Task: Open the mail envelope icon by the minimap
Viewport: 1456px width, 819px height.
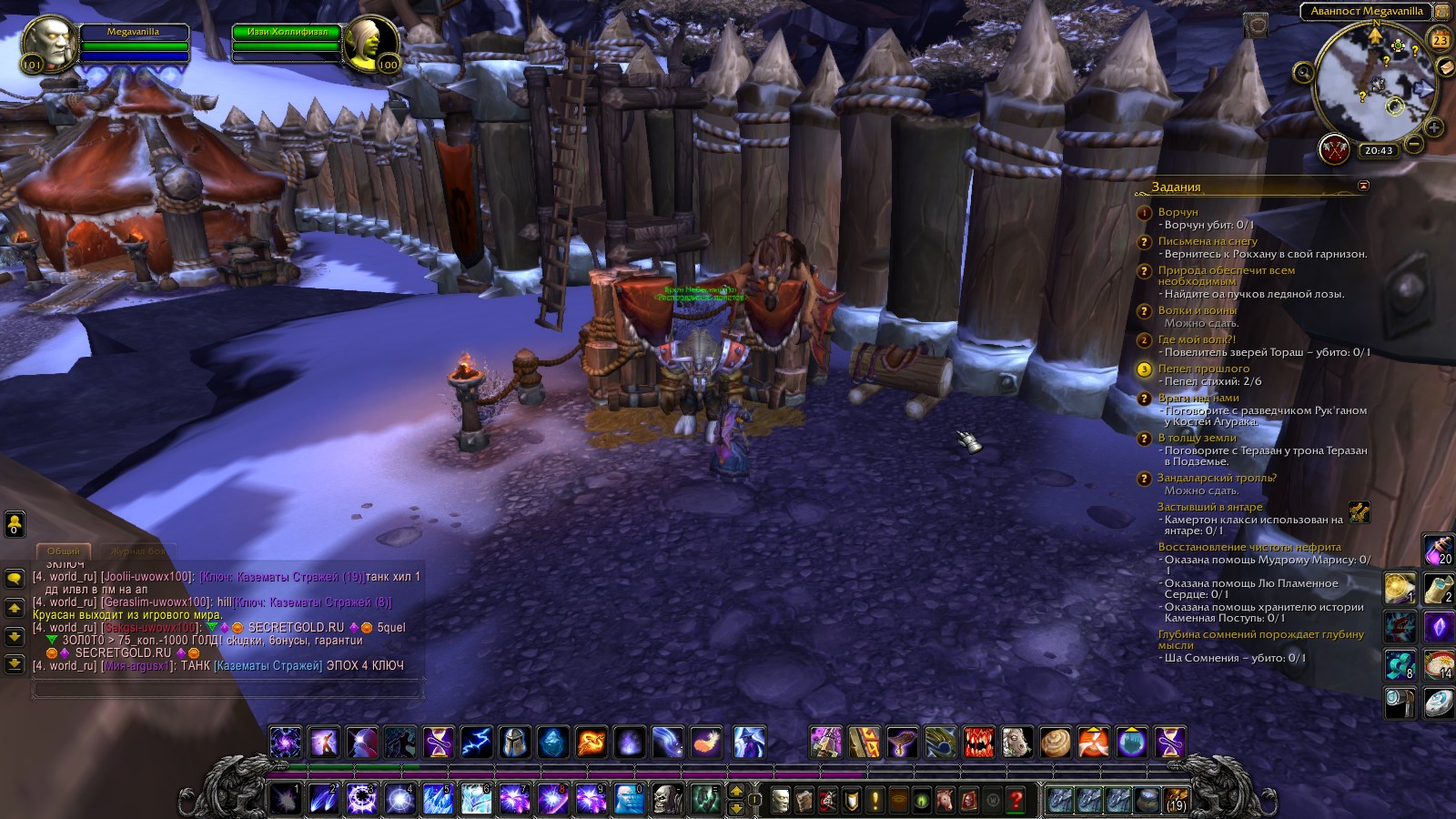Action: [x=1444, y=67]
